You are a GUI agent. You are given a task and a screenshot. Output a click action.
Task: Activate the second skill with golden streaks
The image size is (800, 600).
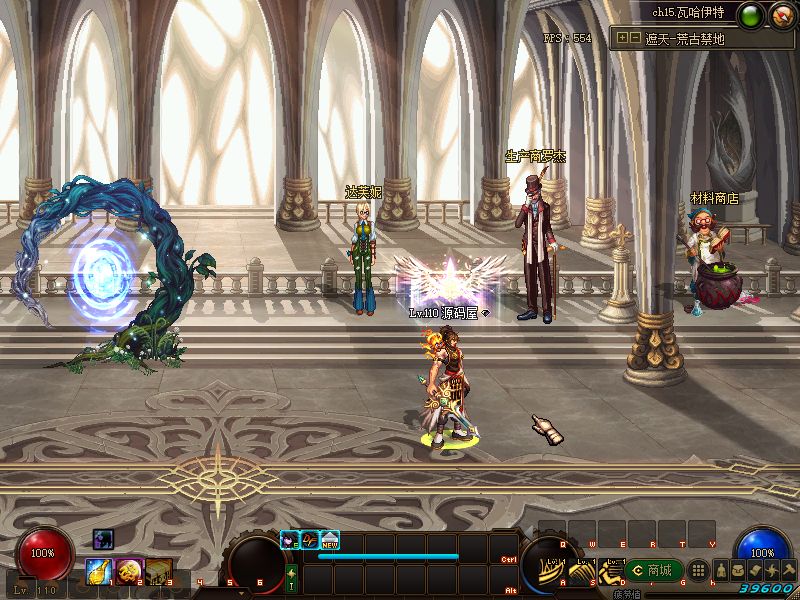pos(582,574)
